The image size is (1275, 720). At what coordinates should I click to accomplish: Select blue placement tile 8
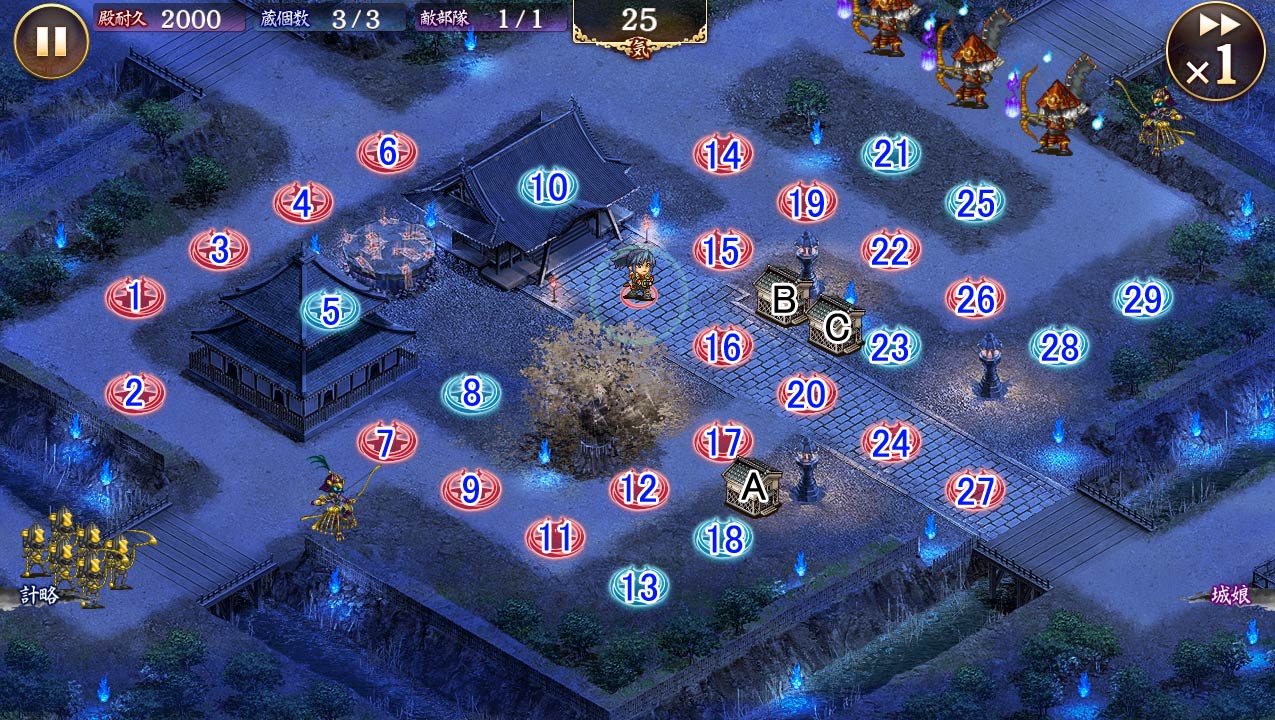[471, 393]
